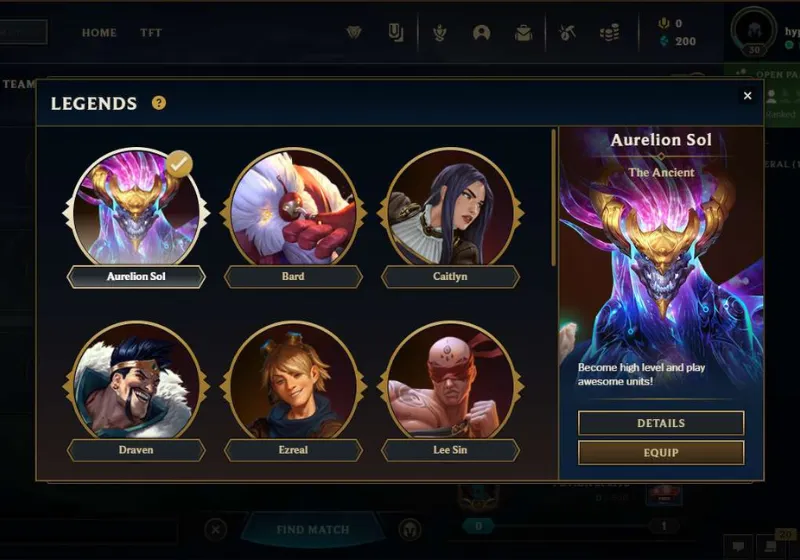800x560 pixels.
Task: Open the profile icon in top bar
Action: [481, 33]
